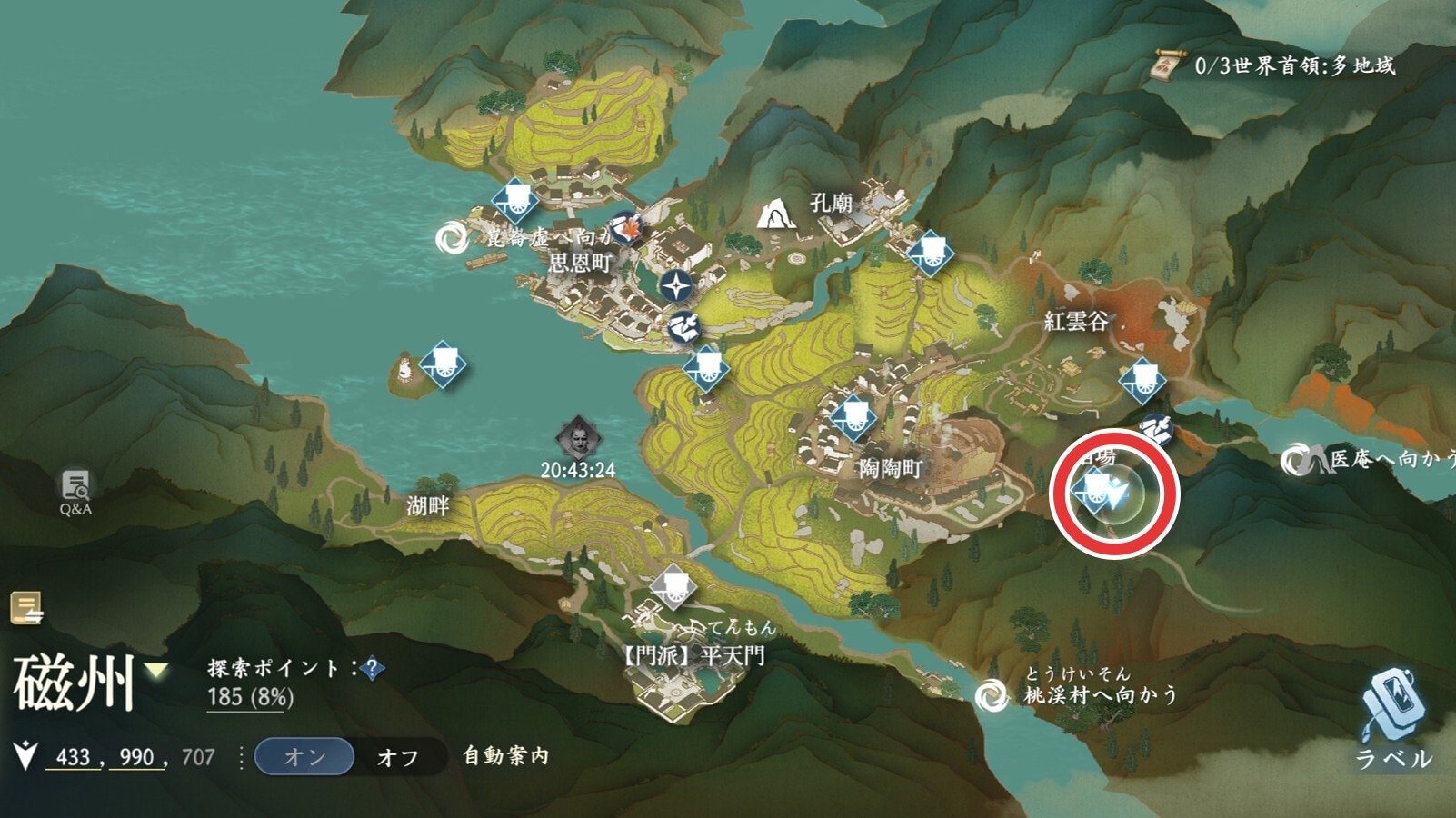The width and height of the screenshot is (1456, 818).
Task: Open the 磁州 region dropdown
Action: point(158,671)
